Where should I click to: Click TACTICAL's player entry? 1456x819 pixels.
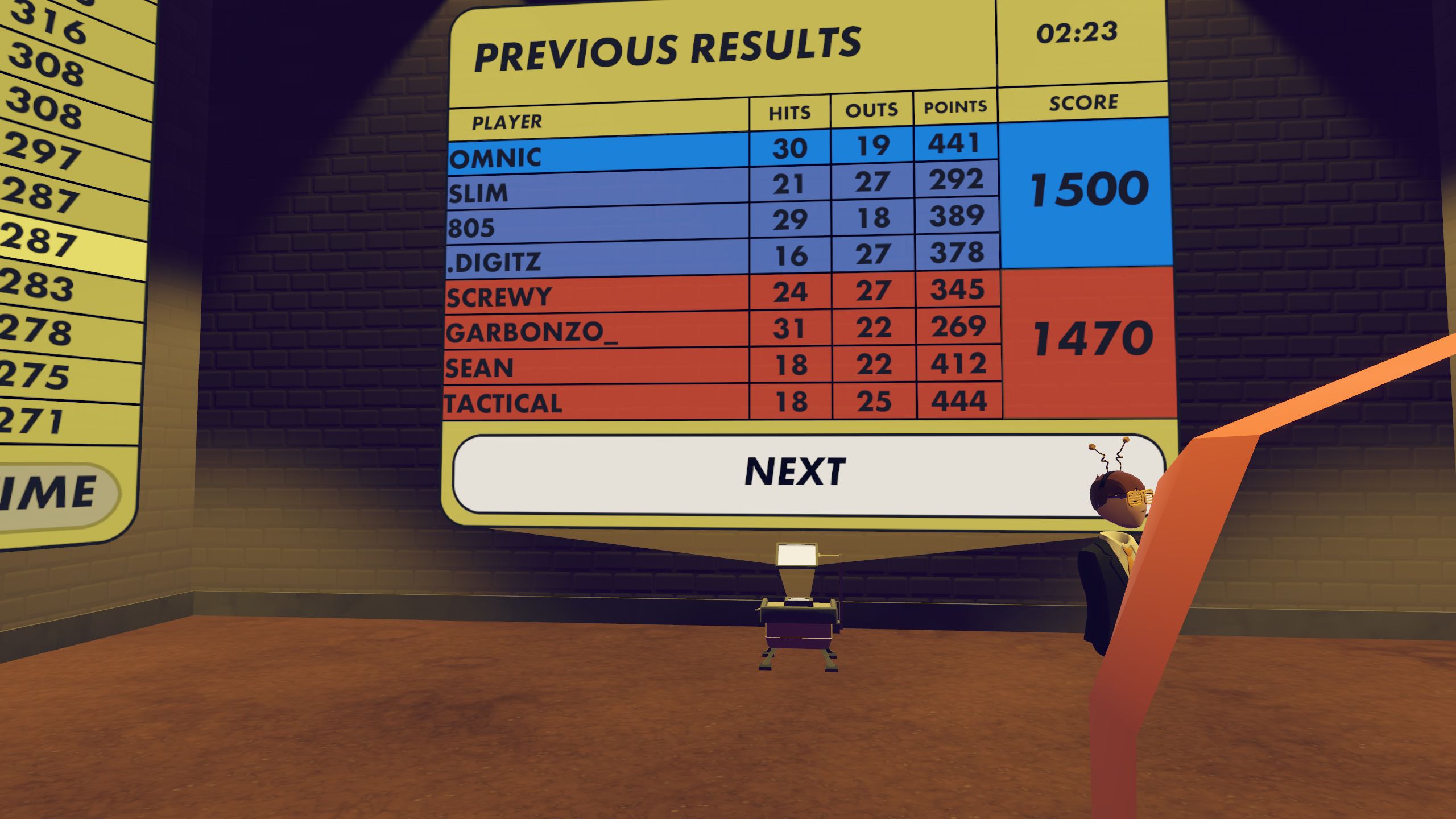(503, 403)
